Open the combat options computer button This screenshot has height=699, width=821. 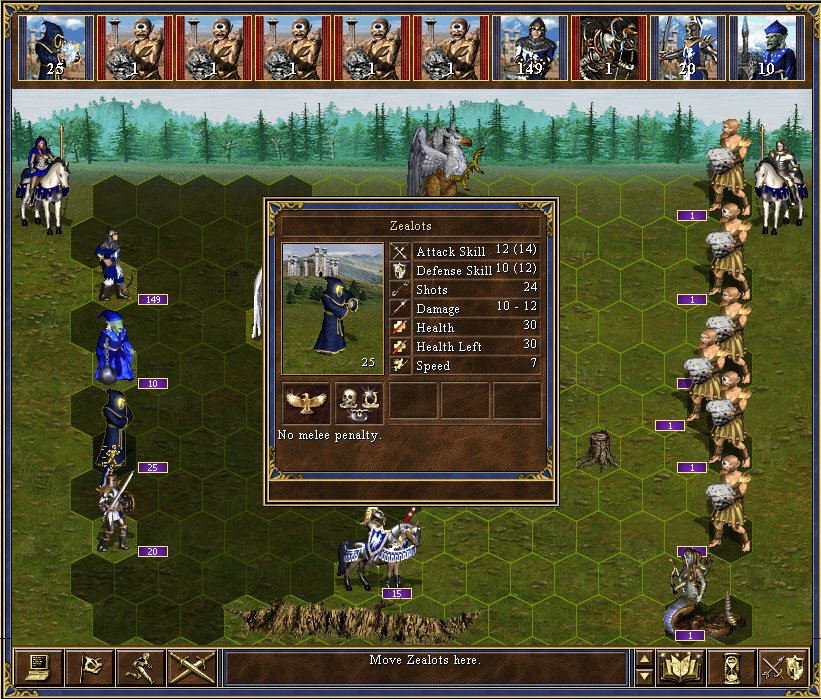point(39,667)
